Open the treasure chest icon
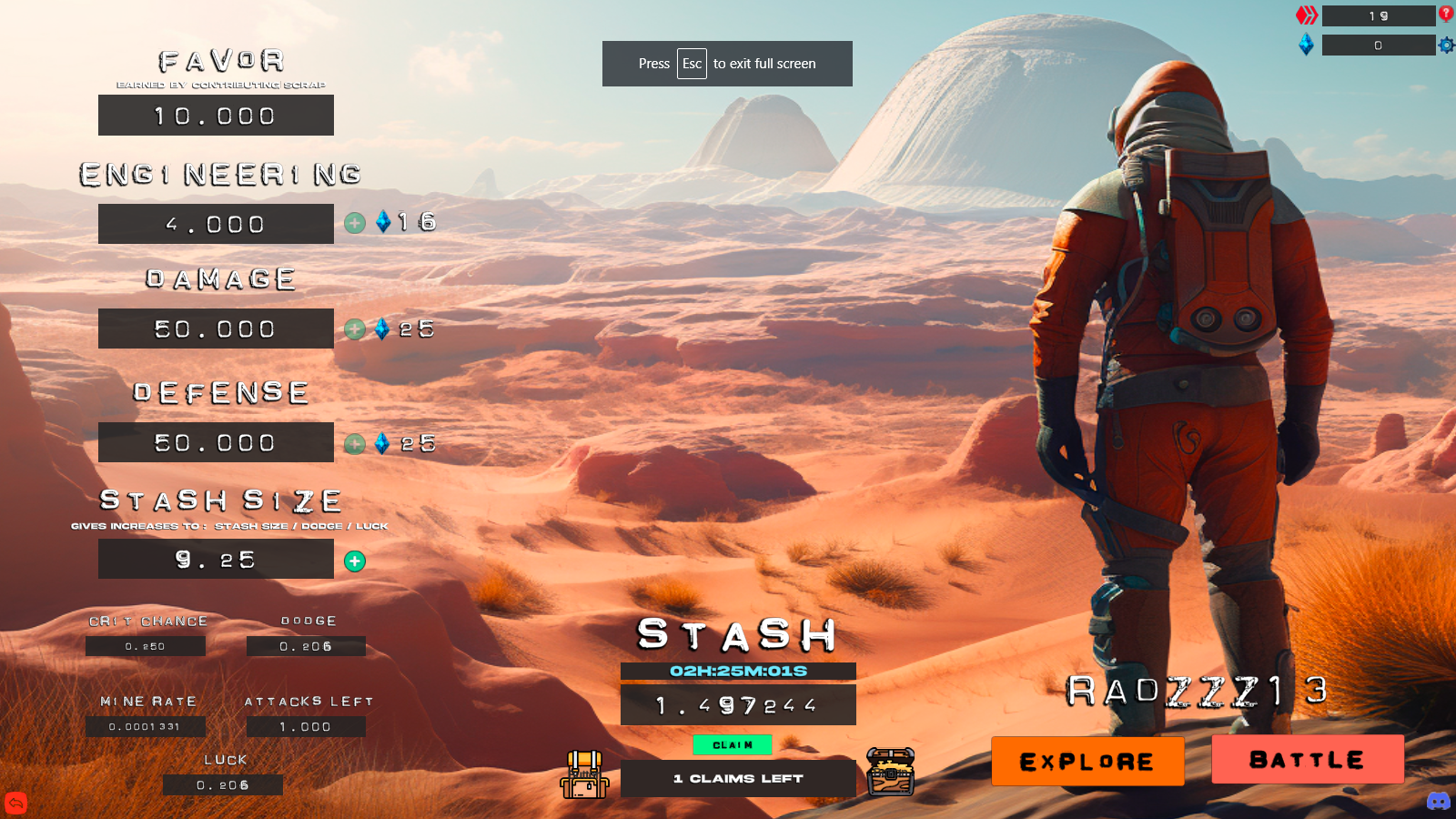 [x=890, y=772]
